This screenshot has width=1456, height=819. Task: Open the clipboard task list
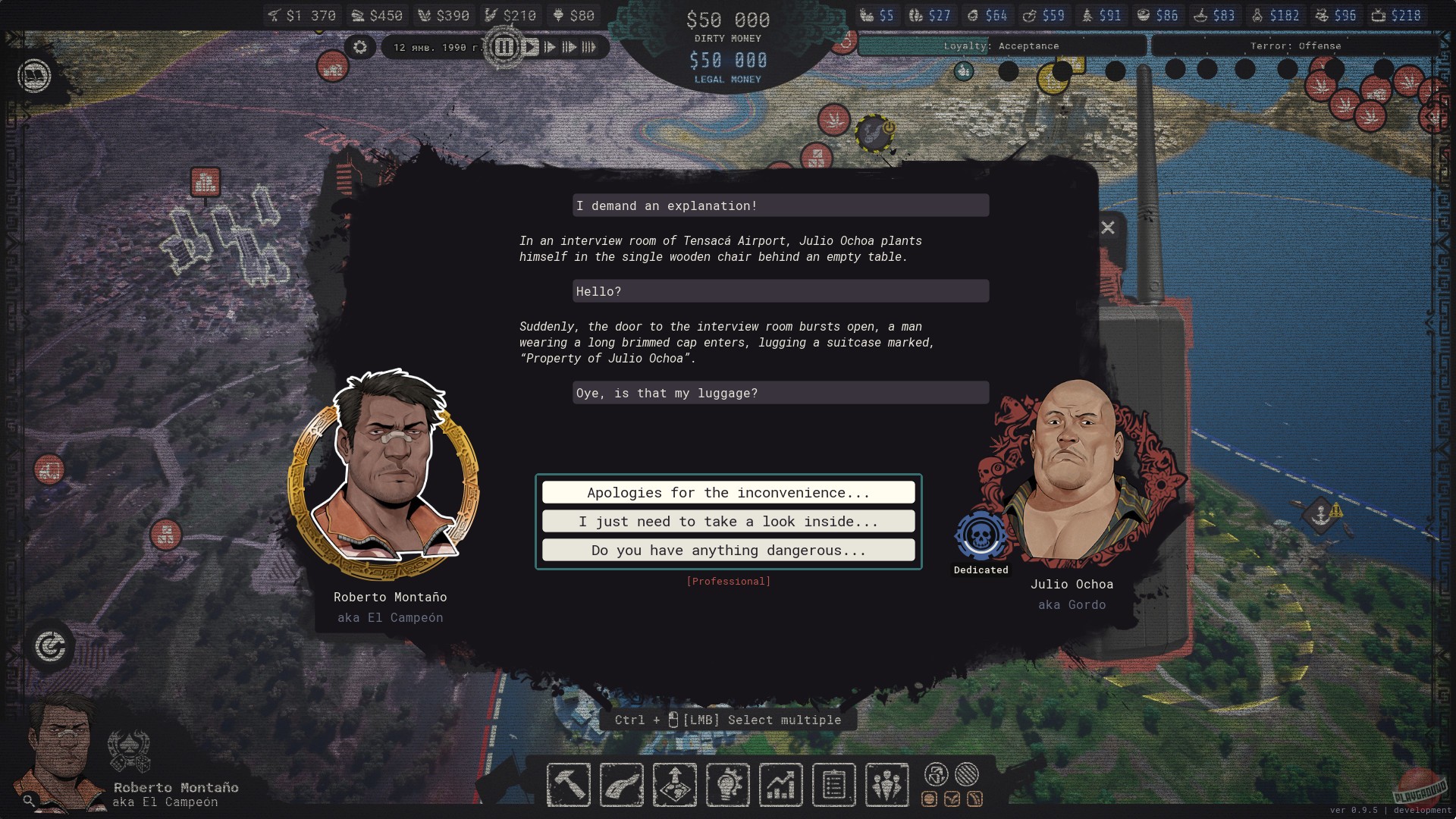pos(834,785)
